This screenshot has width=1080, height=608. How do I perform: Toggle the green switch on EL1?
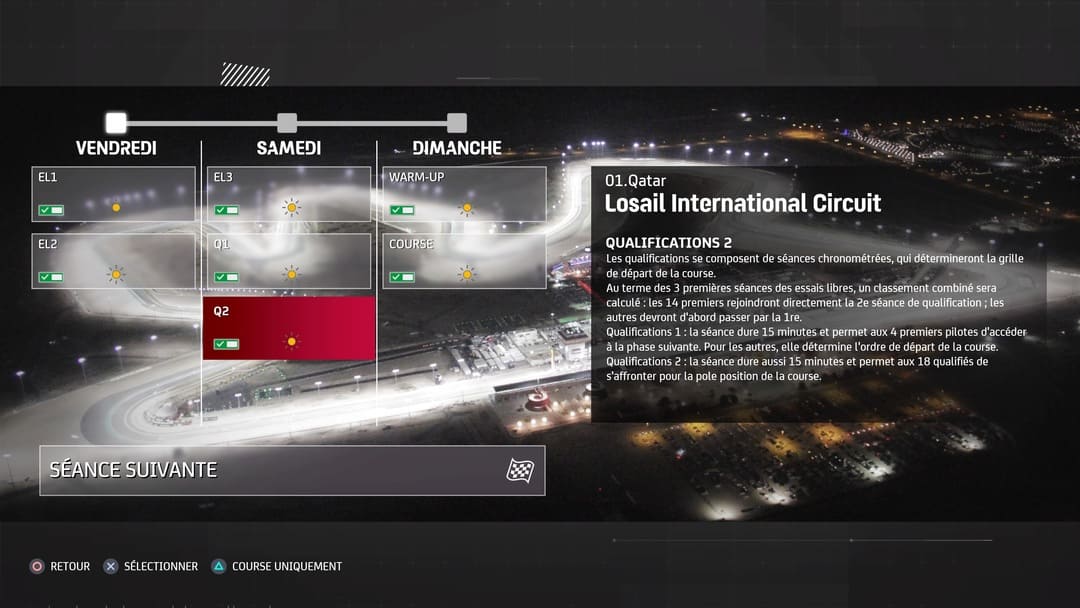[51, 210]
